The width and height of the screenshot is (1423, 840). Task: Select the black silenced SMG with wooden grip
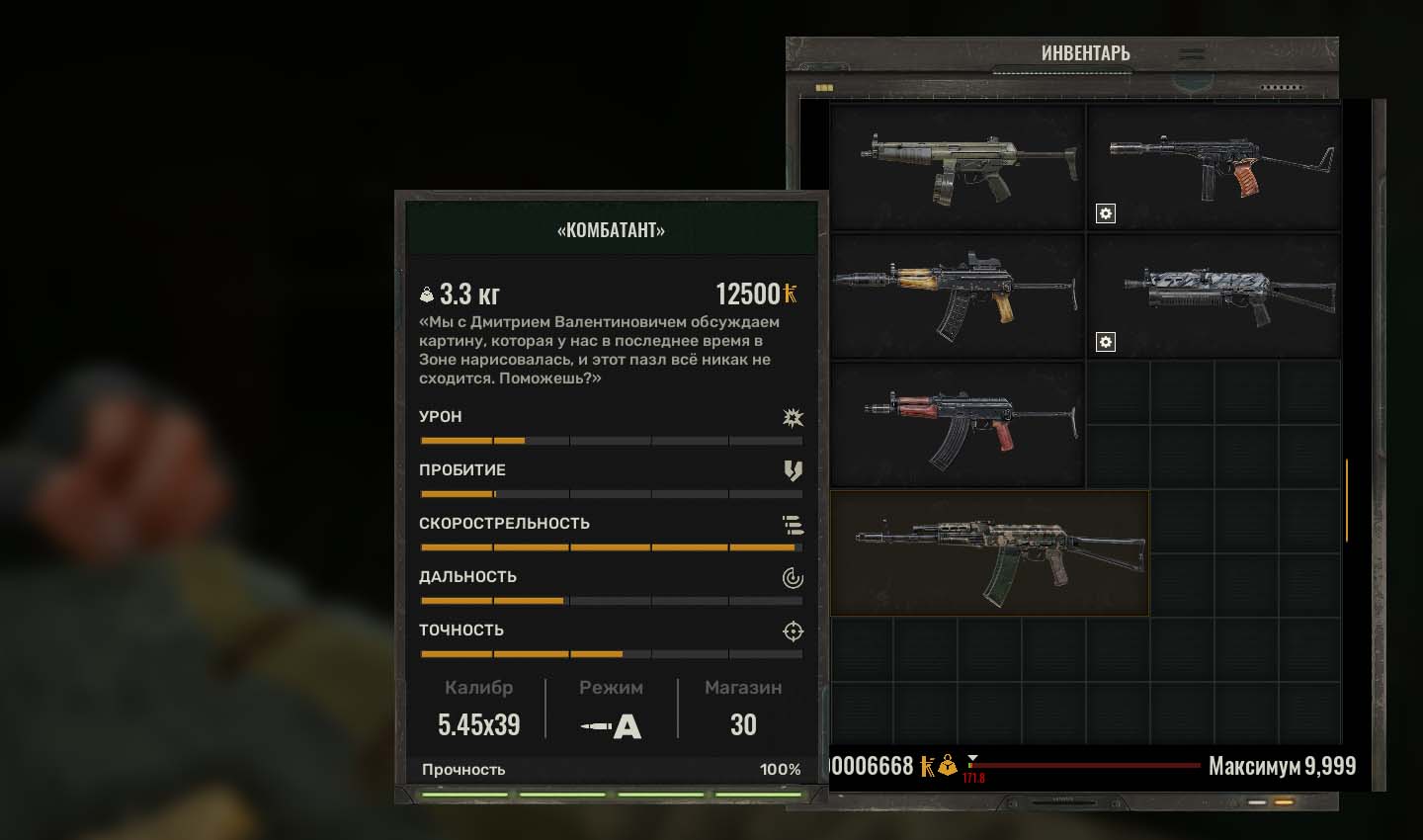1214,168
